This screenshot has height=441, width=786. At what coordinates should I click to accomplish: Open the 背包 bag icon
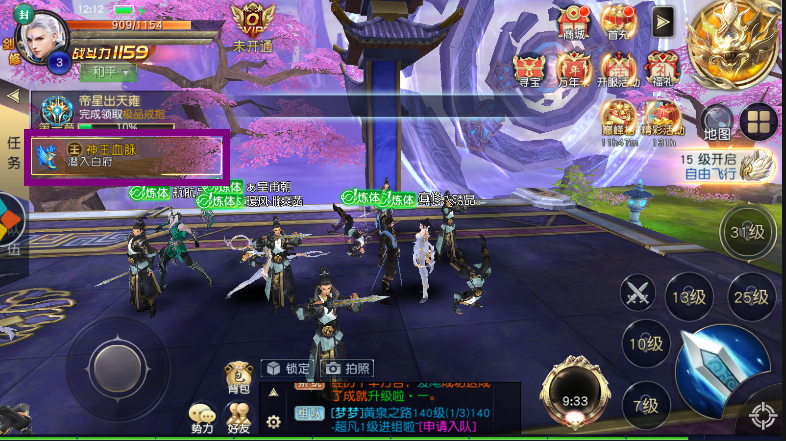pos(238,376)
